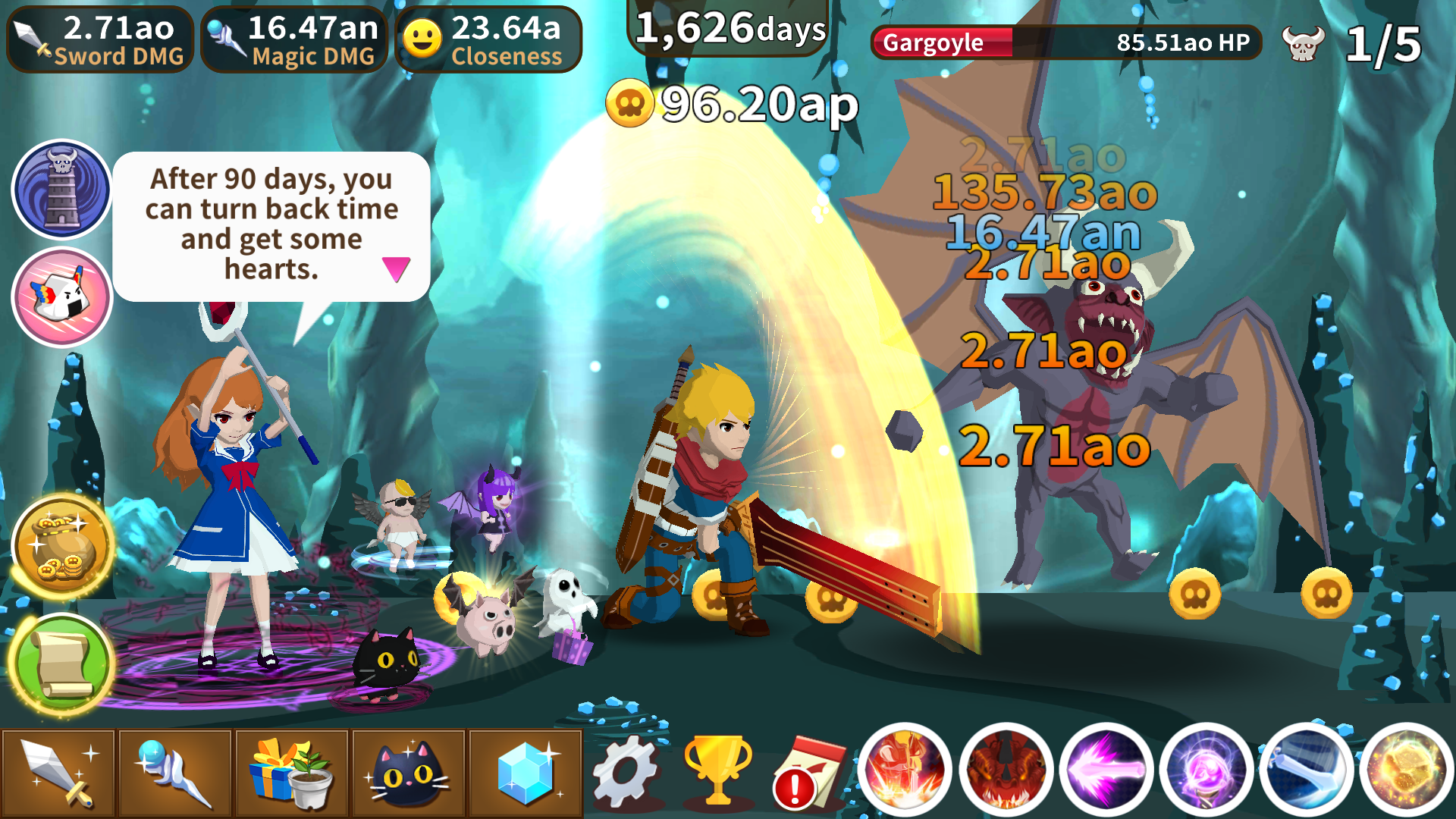Trigger the purple lightning slash skill
Screen dimensions: 1456x819
coord(1107,771)
